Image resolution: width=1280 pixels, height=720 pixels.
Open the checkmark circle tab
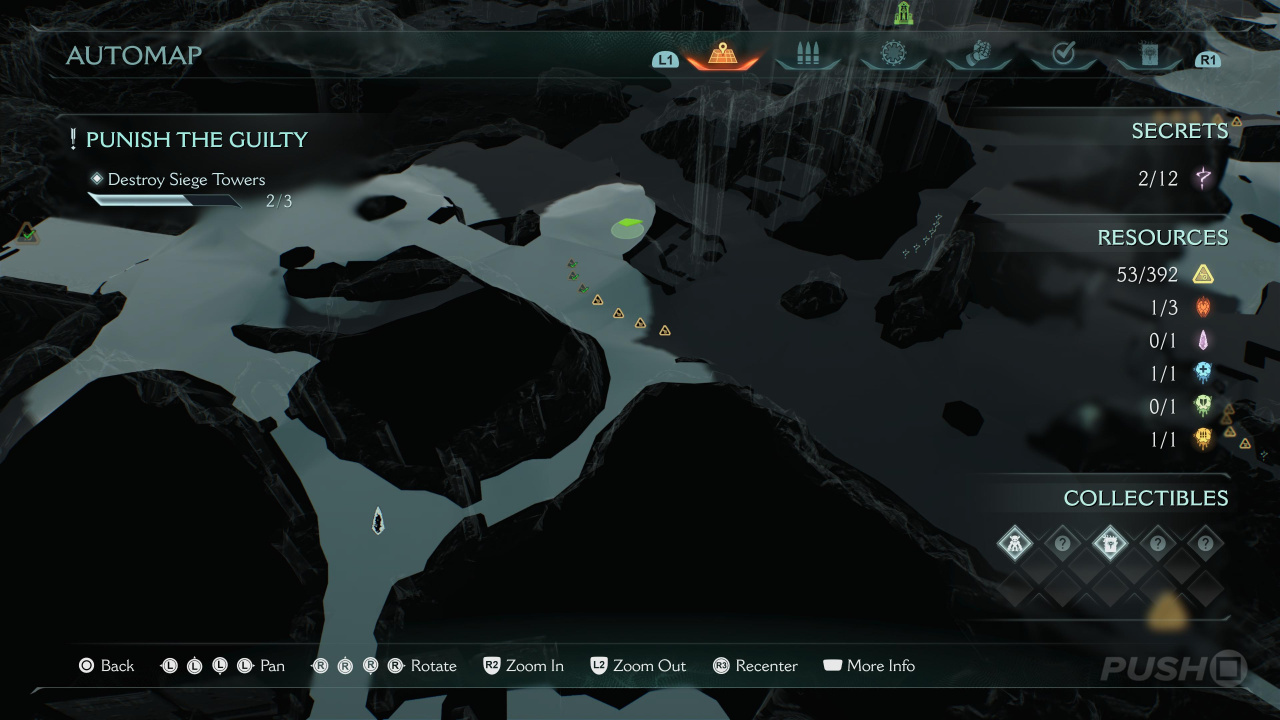tap(1063, 54)
